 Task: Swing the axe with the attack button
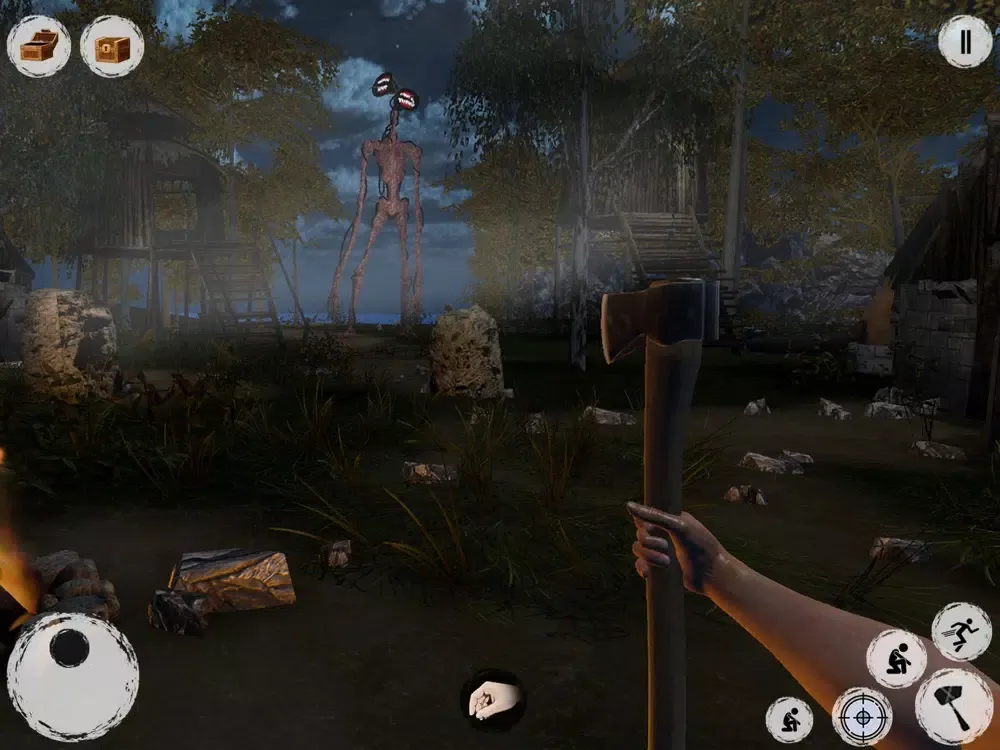[953, 706]
